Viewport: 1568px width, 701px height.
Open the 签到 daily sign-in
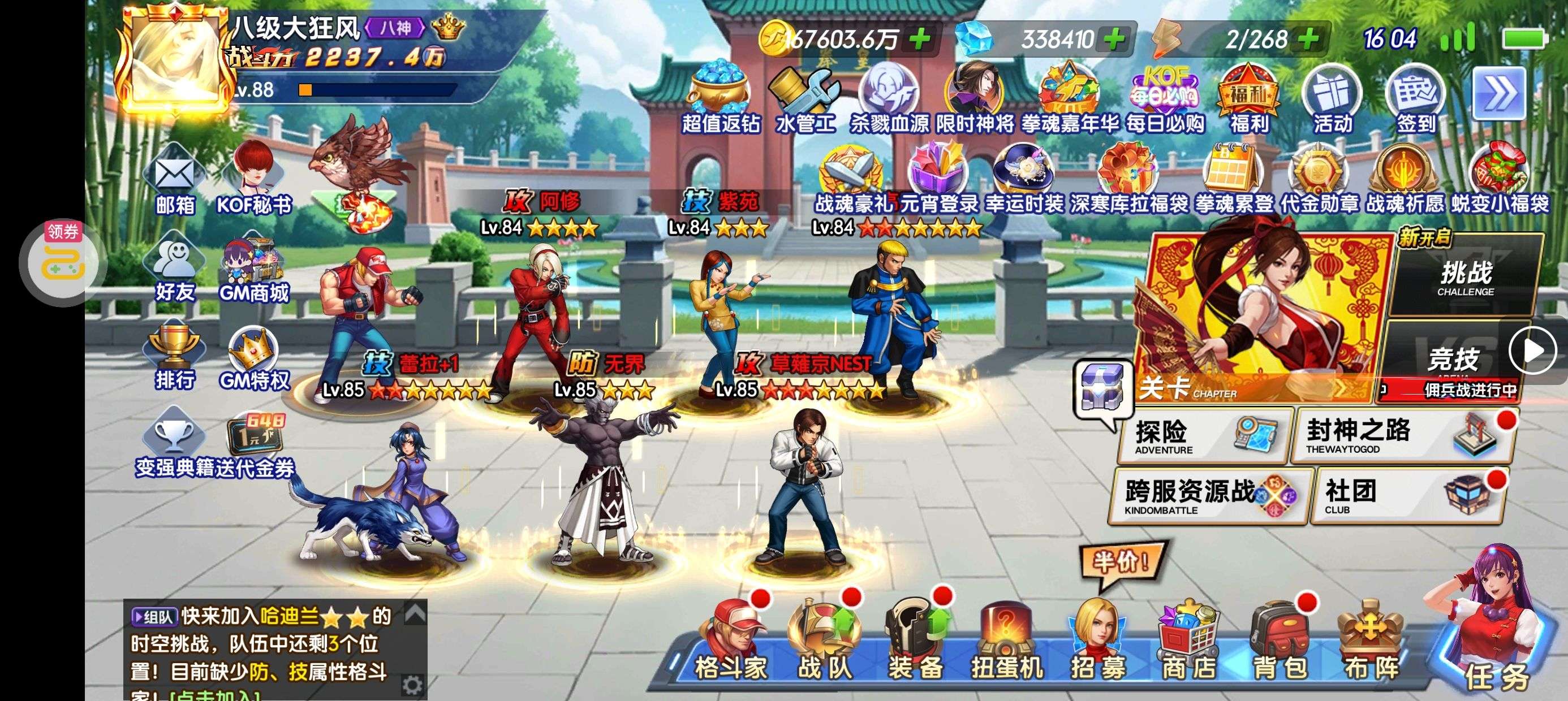pyautogui.click(x=1415, y=101)
